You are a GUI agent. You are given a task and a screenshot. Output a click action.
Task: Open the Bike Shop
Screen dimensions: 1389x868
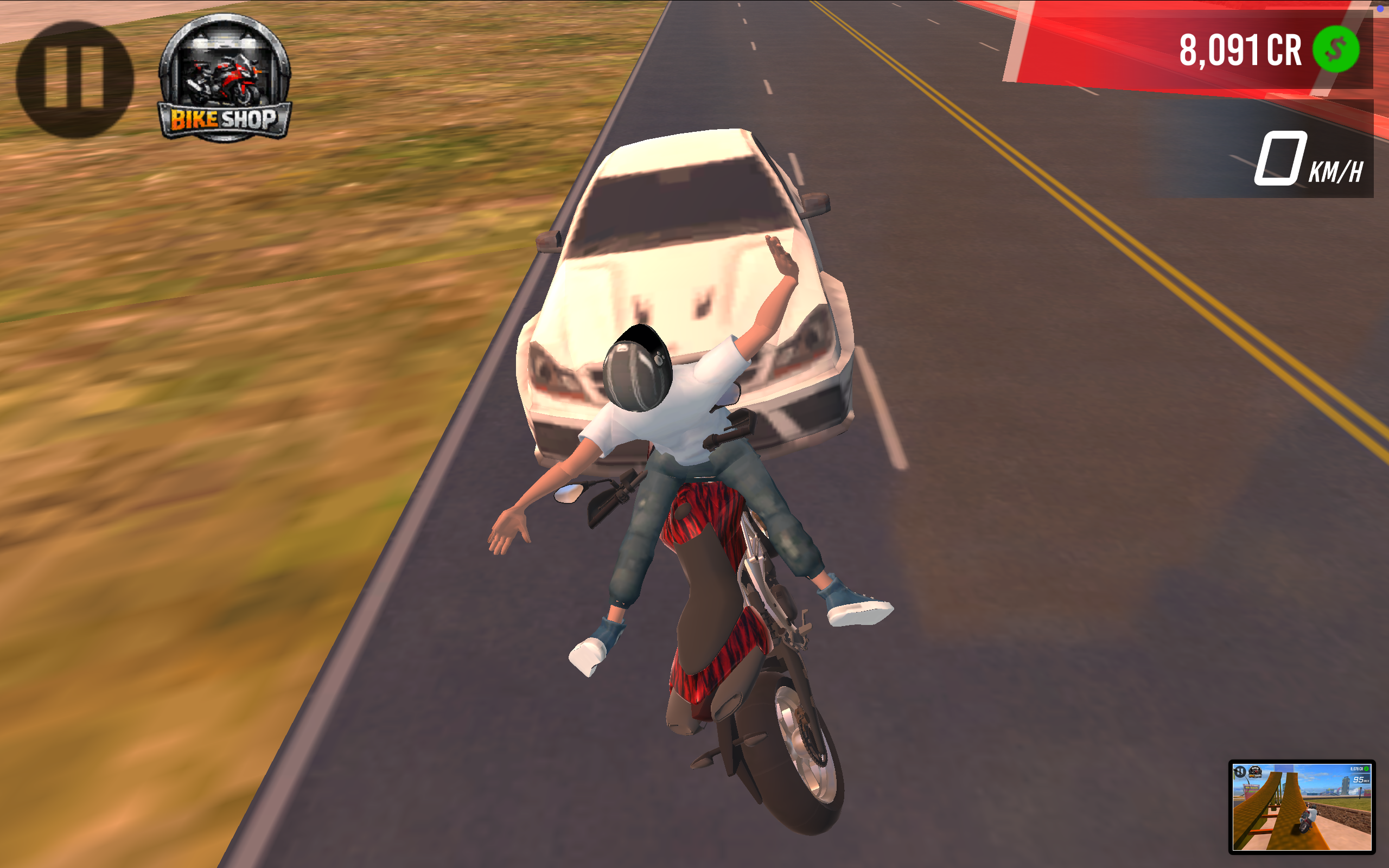225,79
